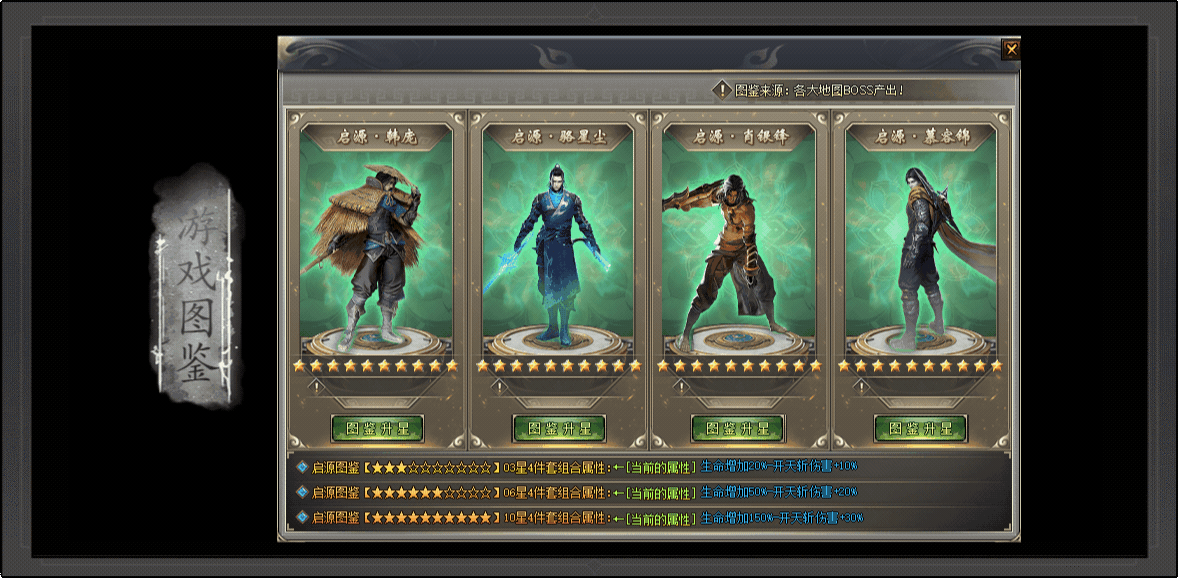The image size is (1178, 578).
Task: Click the 图鉴来源 exclamation notice icon
Action: tap(723, 90)
